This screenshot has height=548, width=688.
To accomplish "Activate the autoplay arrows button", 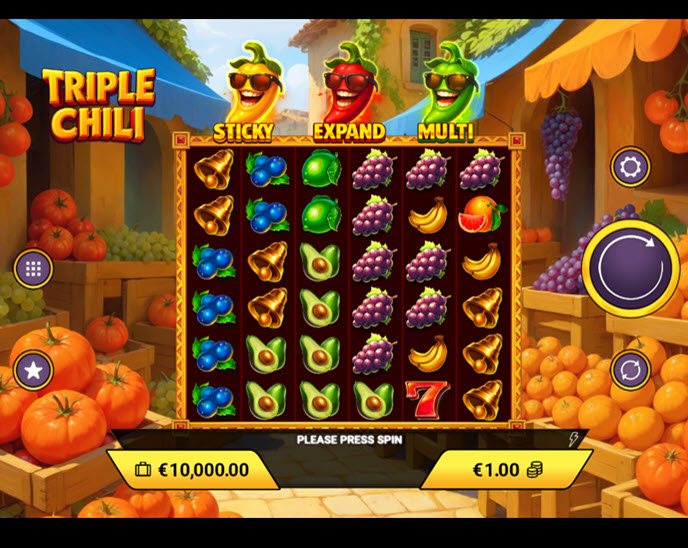I will tap(630, 369).
